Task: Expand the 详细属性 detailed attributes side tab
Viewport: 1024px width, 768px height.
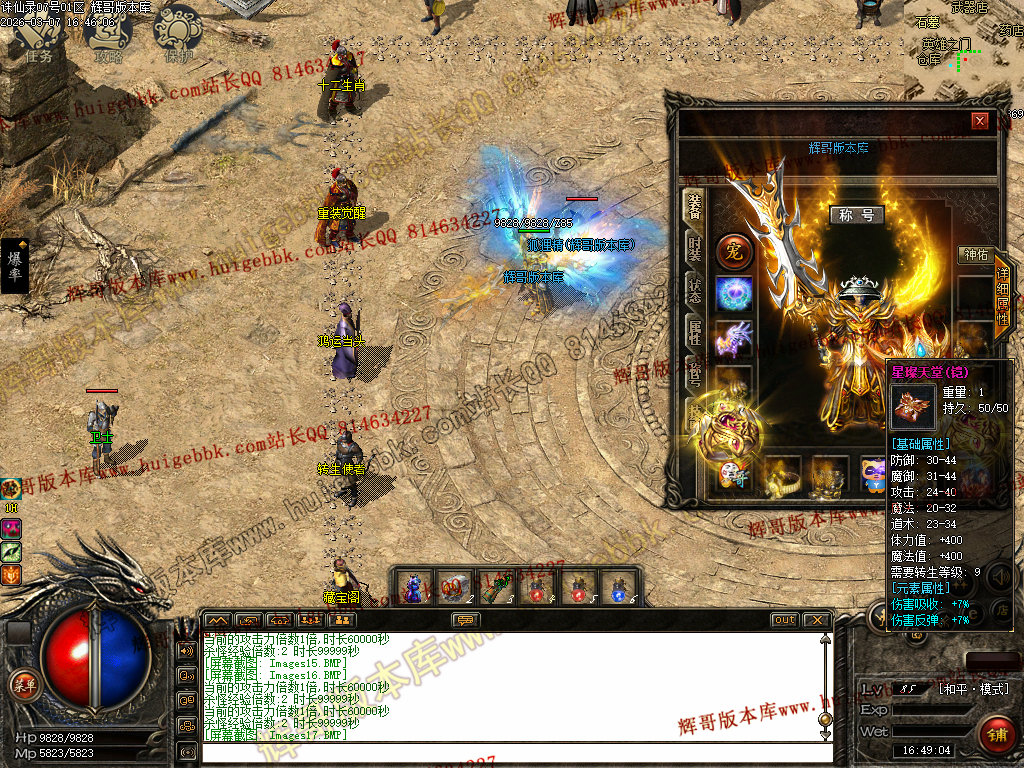Action: pos(1002,297)
